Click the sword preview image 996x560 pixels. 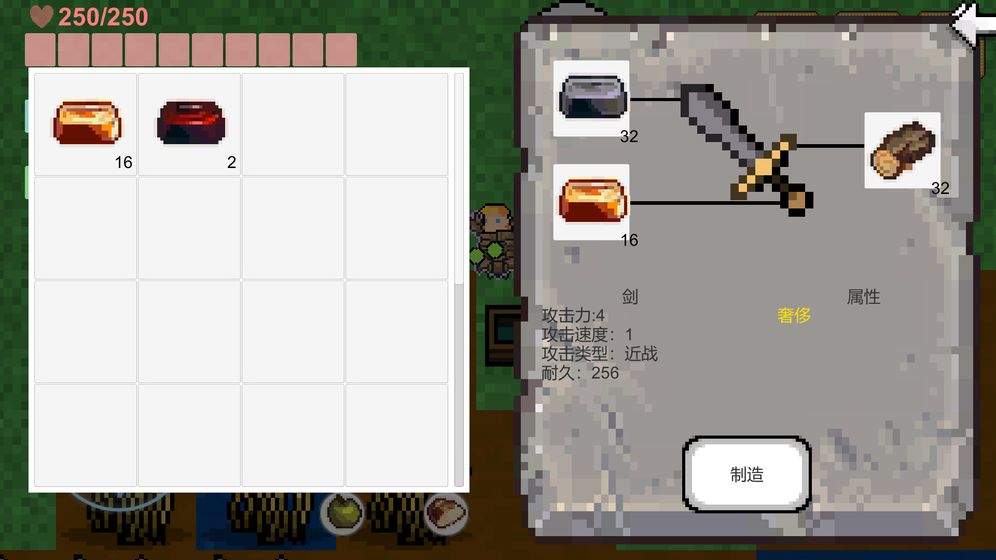745,147
